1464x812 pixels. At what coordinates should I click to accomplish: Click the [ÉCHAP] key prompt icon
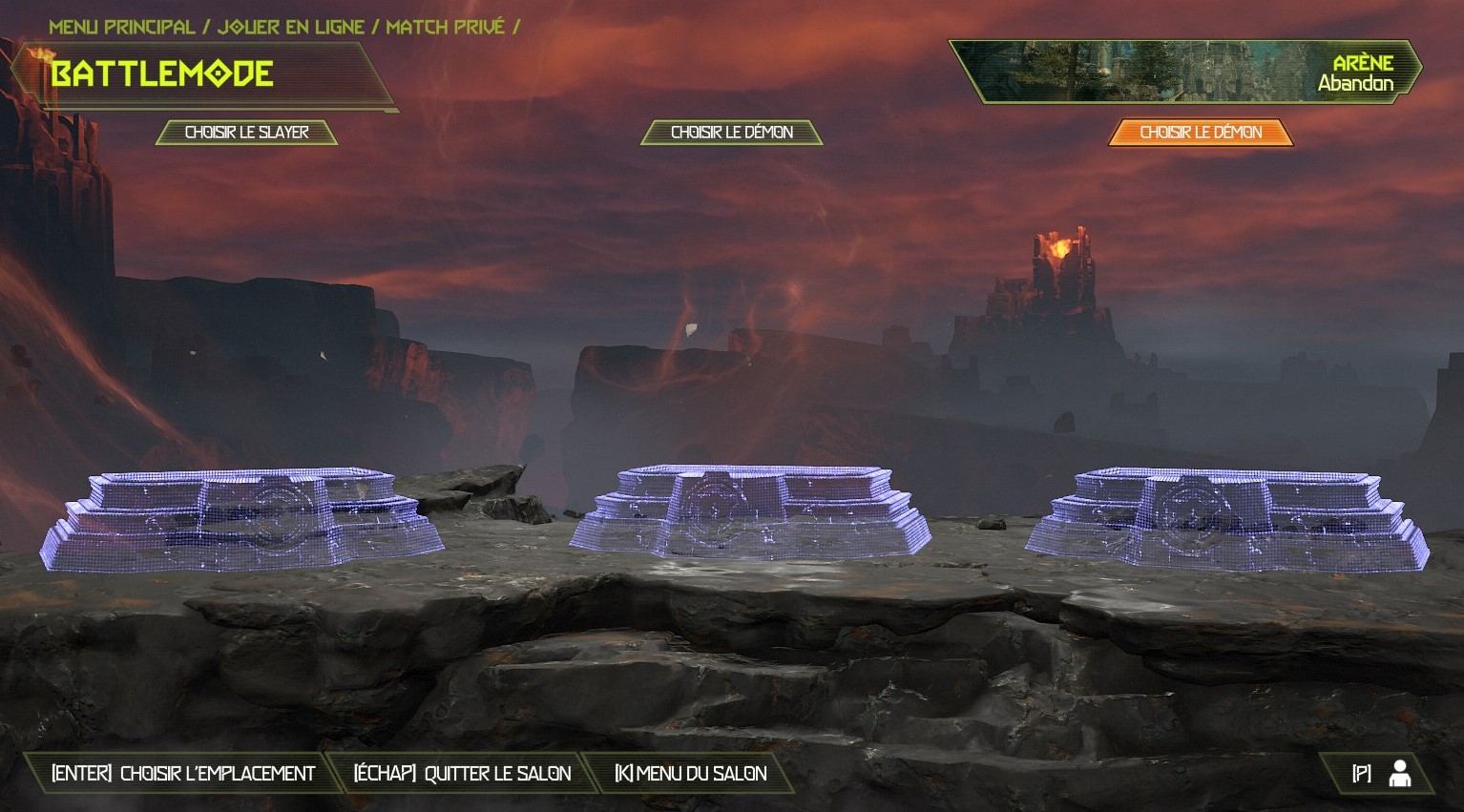[x=384, y=774]
